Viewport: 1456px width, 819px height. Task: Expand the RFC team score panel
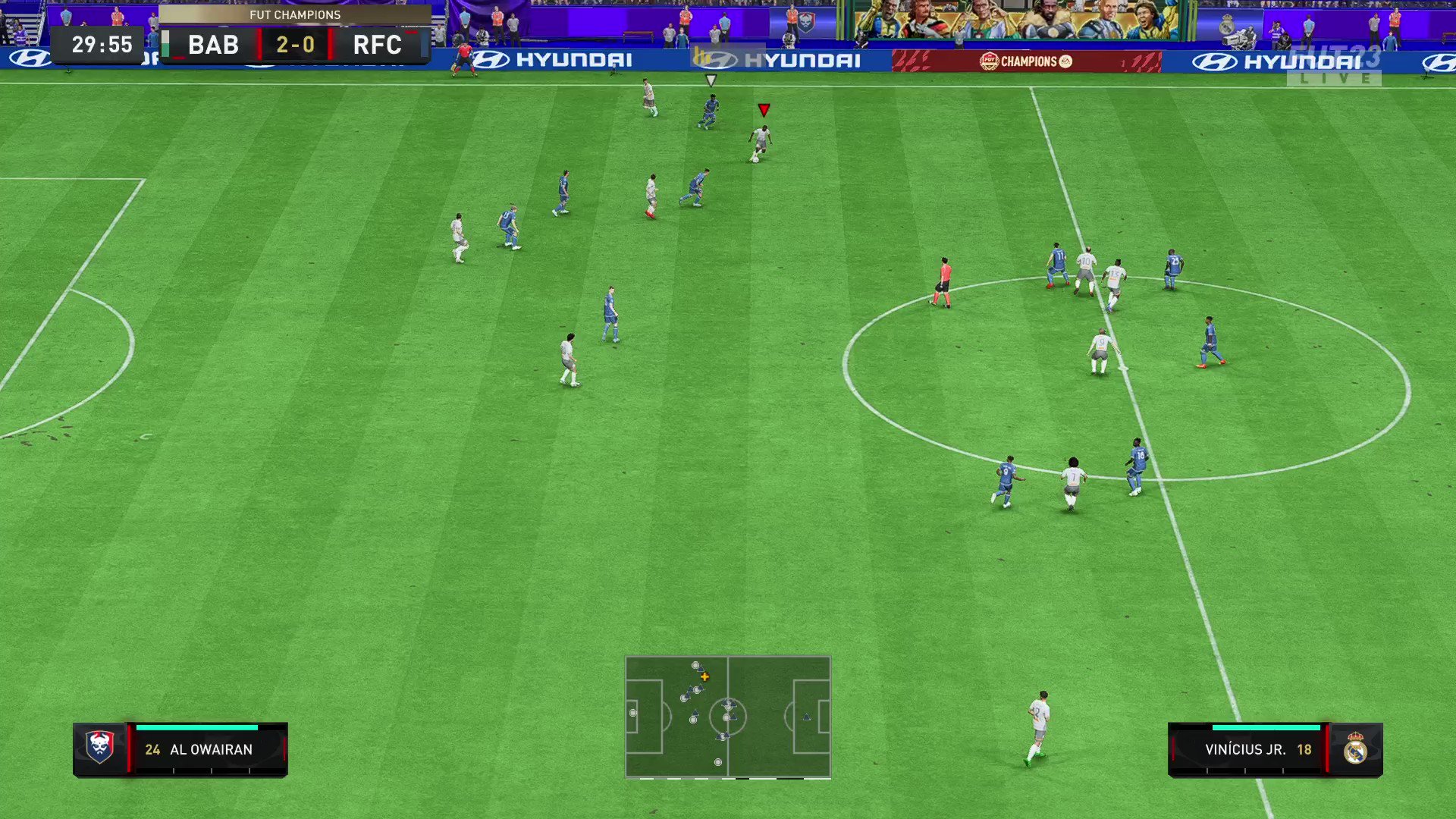(379, 44)
